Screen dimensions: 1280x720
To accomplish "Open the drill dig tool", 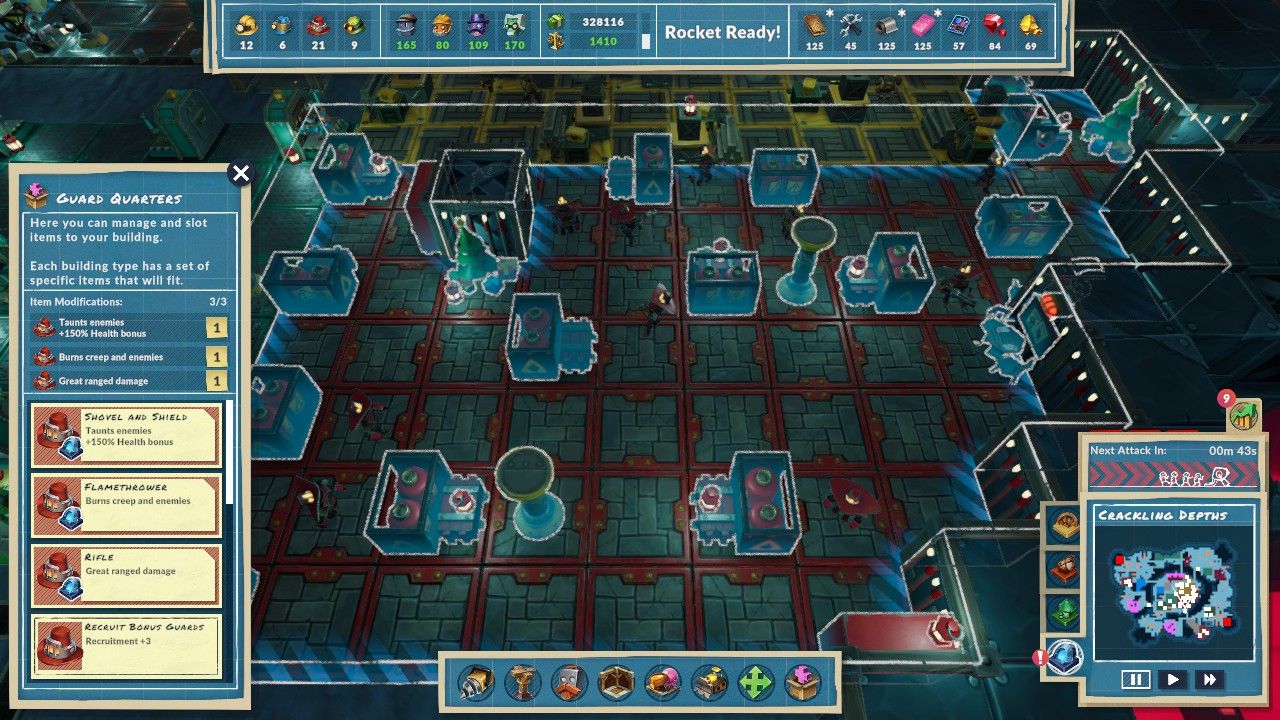I will tap(476, 684).
